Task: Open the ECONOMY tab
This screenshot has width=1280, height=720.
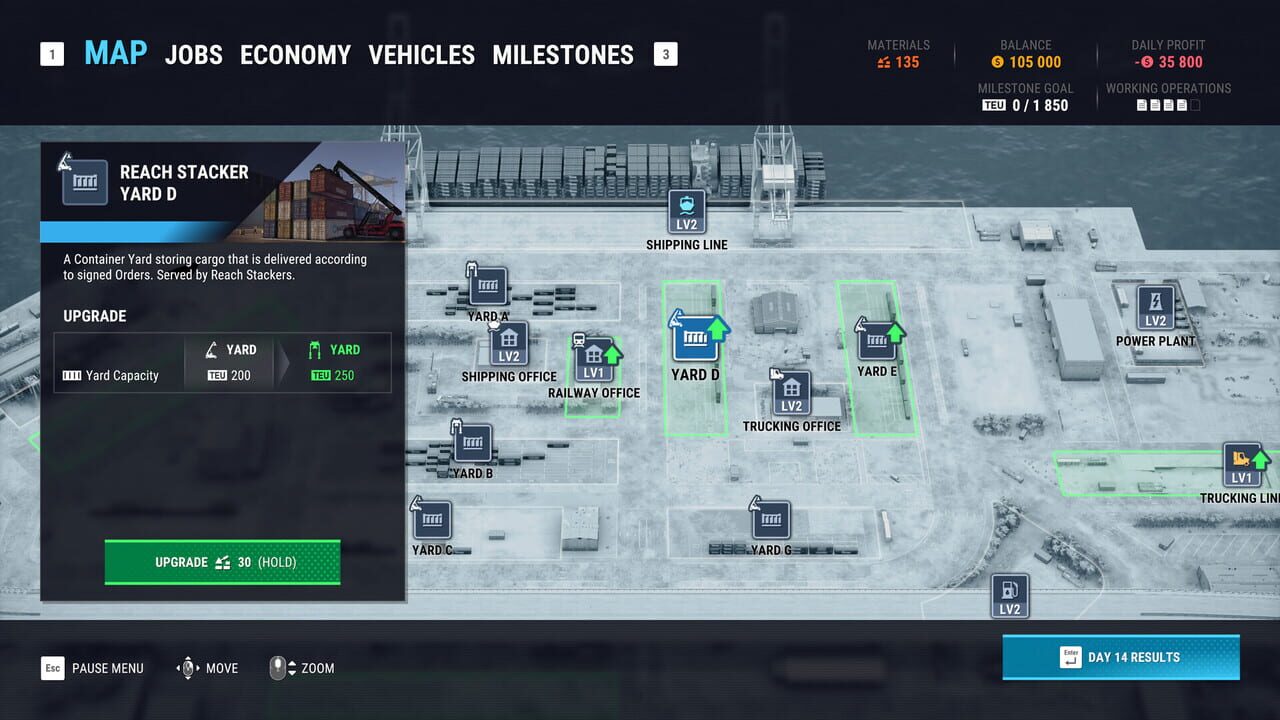Action: pos(295,55)
